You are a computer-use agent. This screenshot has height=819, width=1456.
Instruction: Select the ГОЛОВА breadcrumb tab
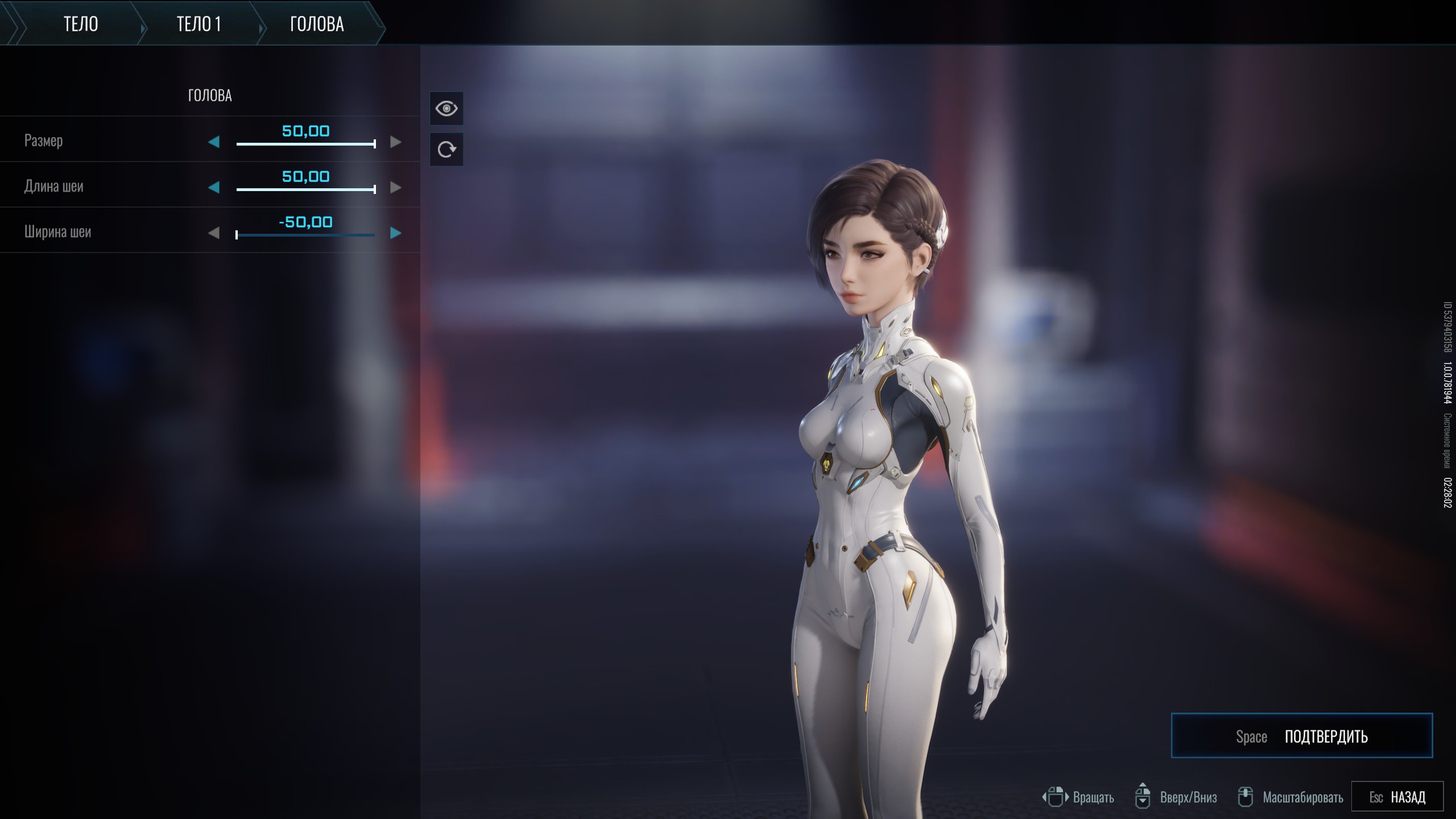pos(317,24)
